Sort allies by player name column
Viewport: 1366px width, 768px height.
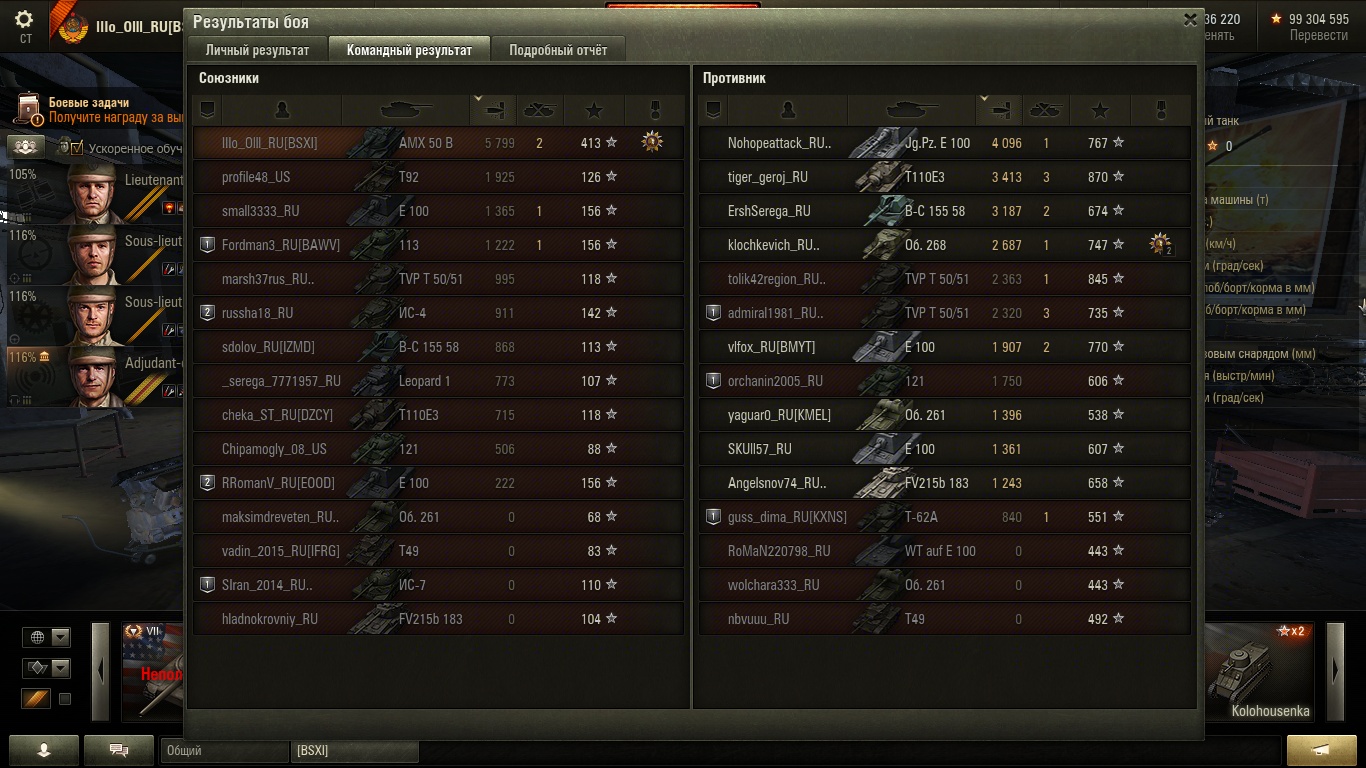(282, 110)
